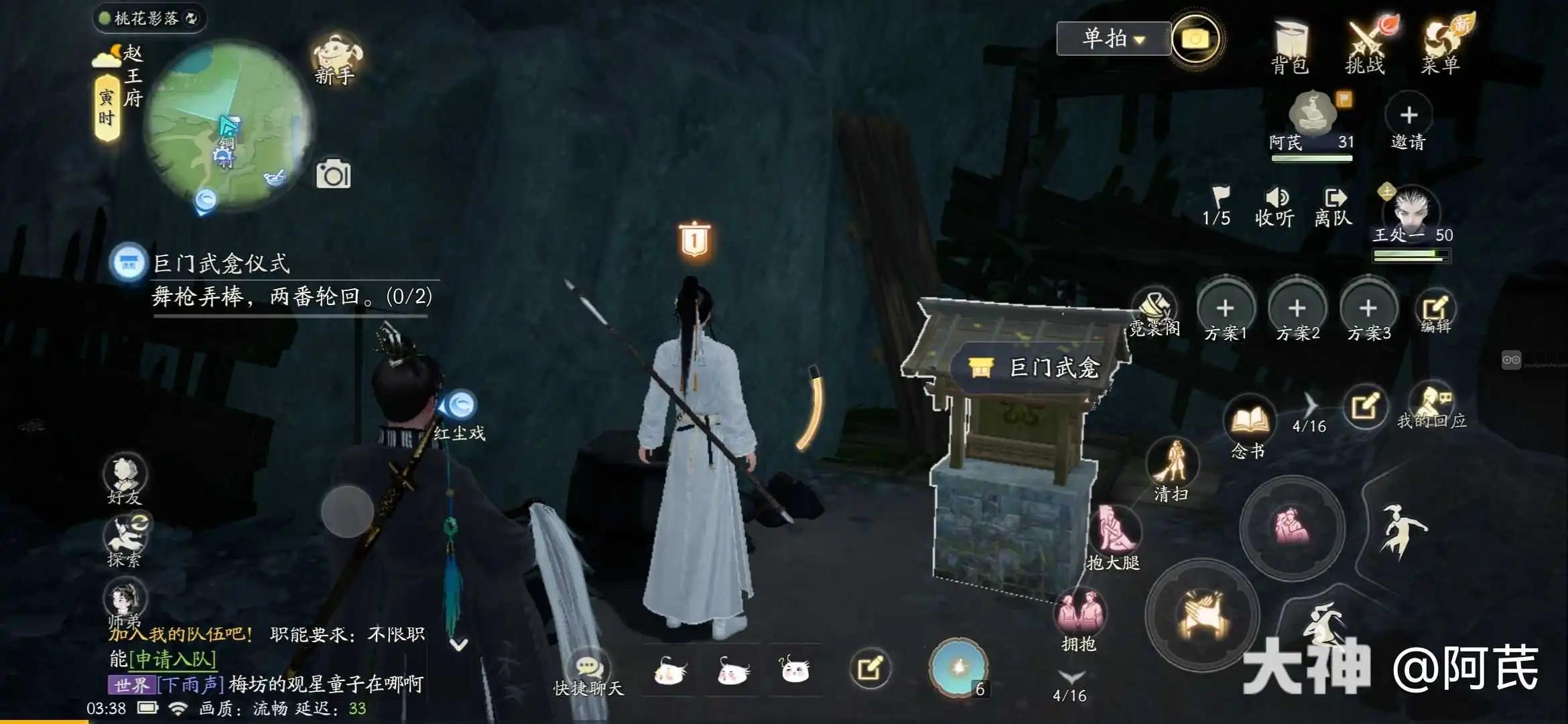1568x724 pixels.
Task: Open the 新手 beginner guide
Action: 335,59
